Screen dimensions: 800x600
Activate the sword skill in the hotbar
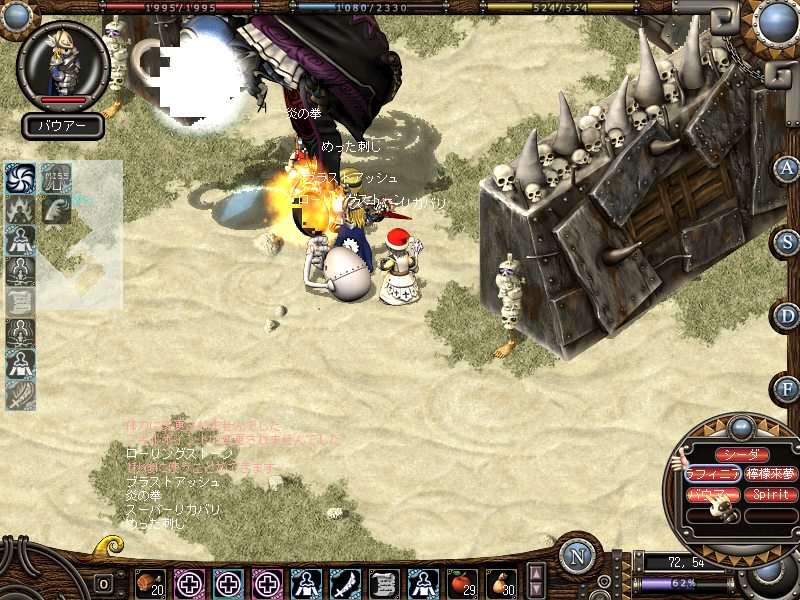tap(346, 583)
